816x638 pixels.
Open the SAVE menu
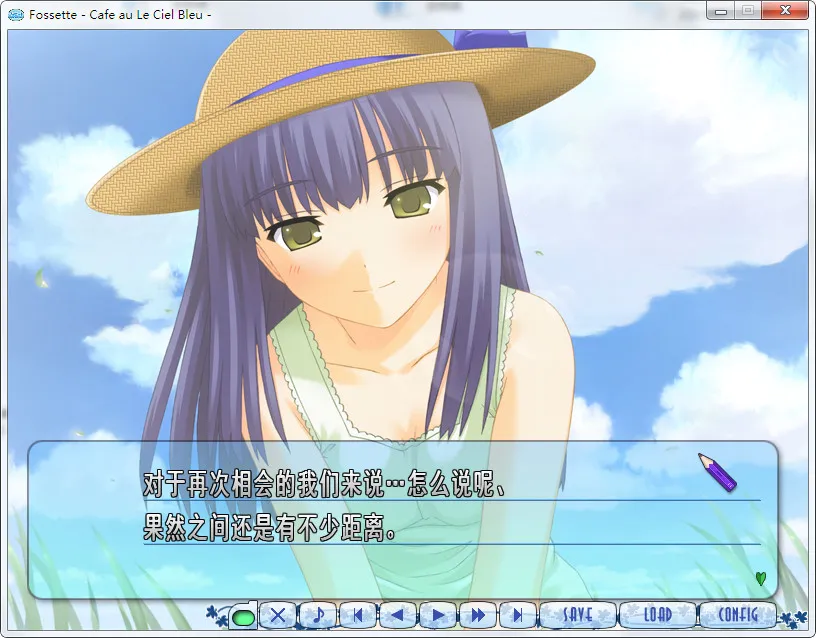tap(578, 615)
